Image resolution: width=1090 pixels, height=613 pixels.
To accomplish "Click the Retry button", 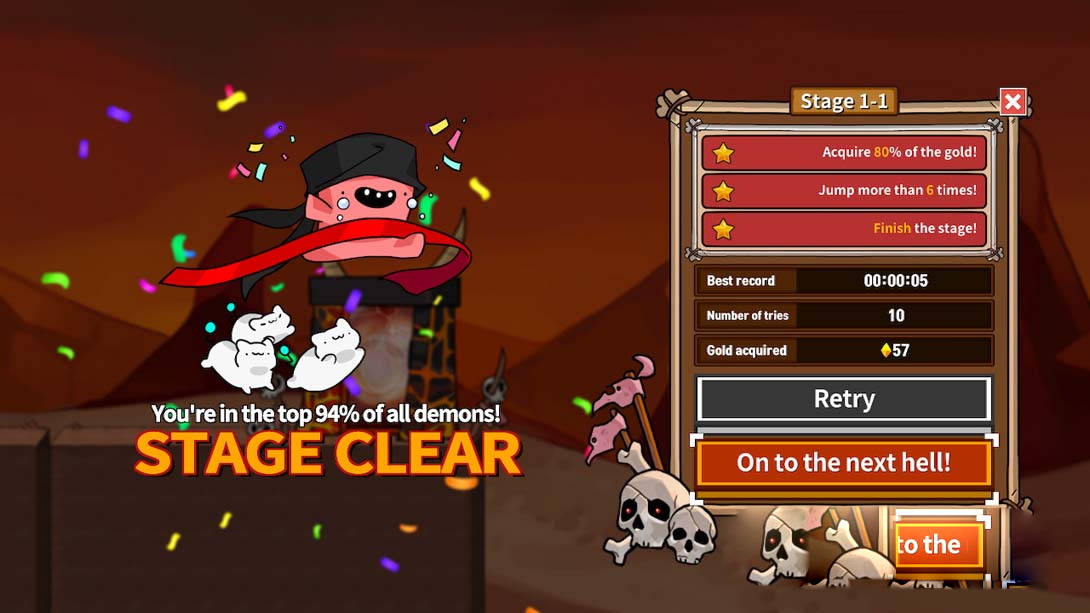I will click(844, 399).
